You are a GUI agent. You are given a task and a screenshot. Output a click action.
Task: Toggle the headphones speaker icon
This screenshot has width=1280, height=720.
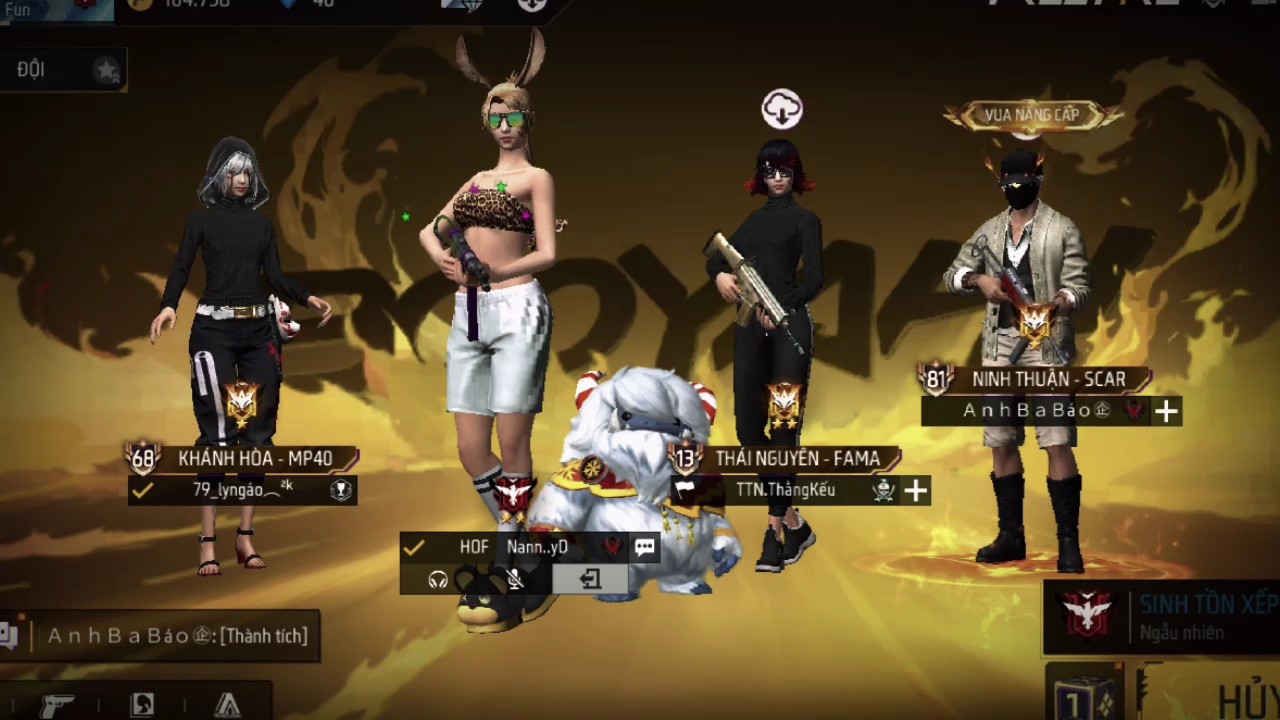click(438, 579)
